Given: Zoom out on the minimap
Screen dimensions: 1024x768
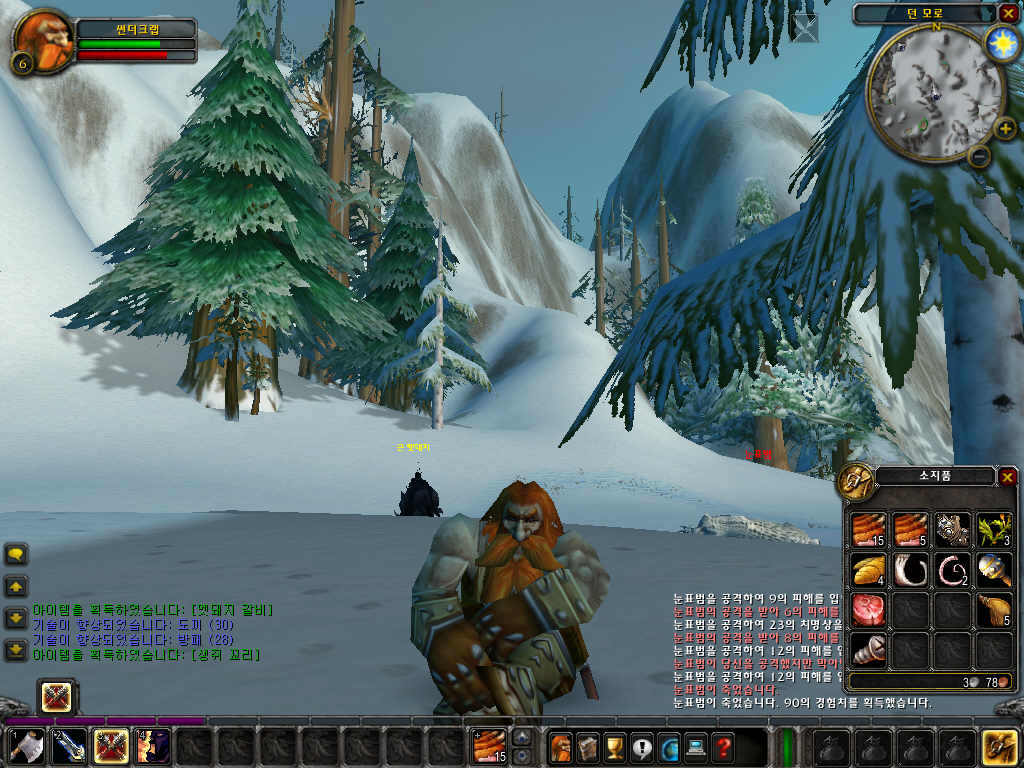Looking at the screenshot, I should click(980, 155).
